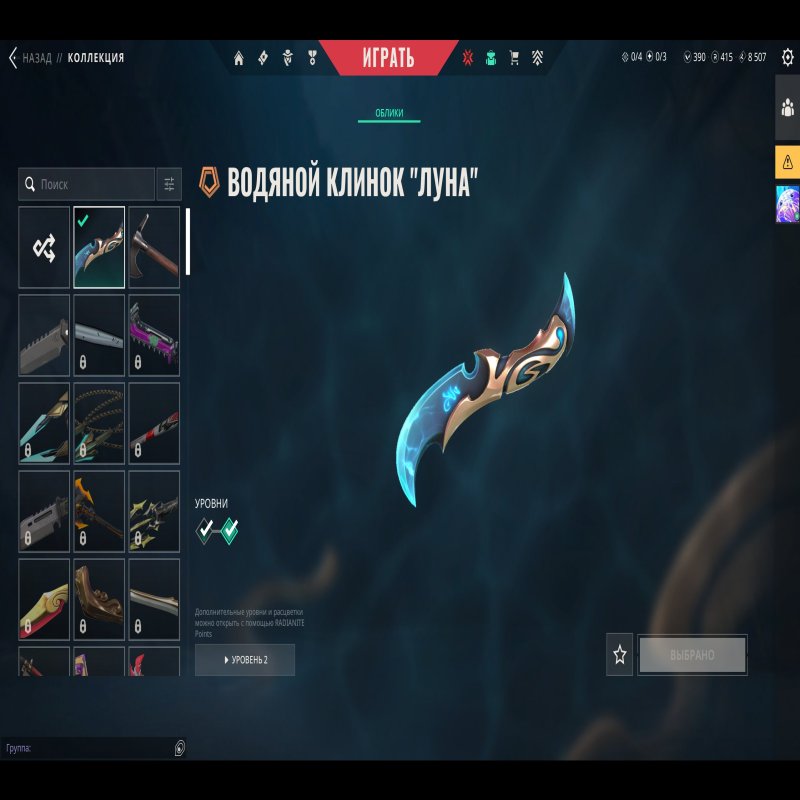Select the equipped Luna blade skin tile

click(99, 247)
